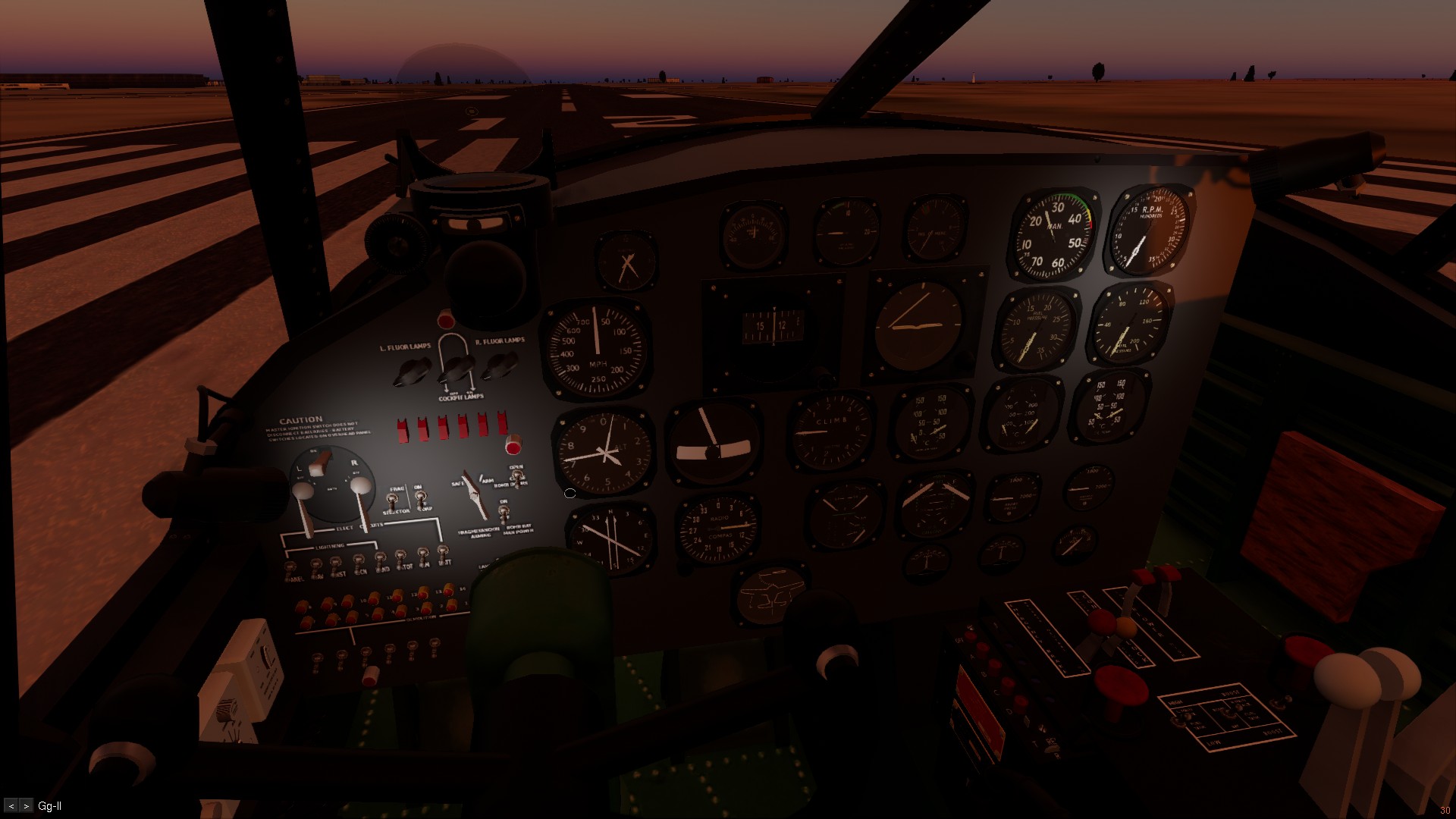
Task: Click the previous arrow beside Gg-II
Action: click(11, 806)
